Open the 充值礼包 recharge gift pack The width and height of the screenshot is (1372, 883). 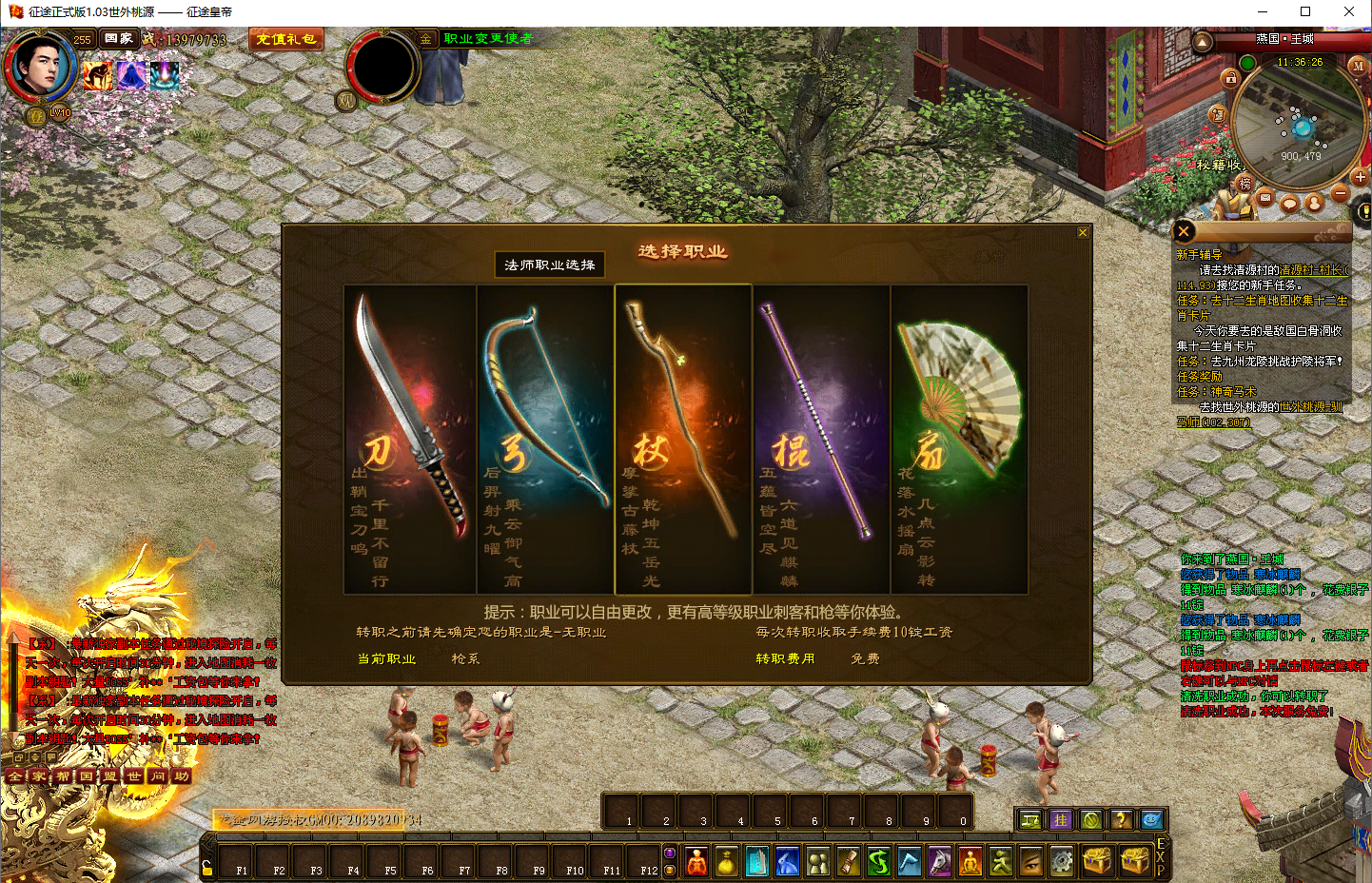pos(285,39)
